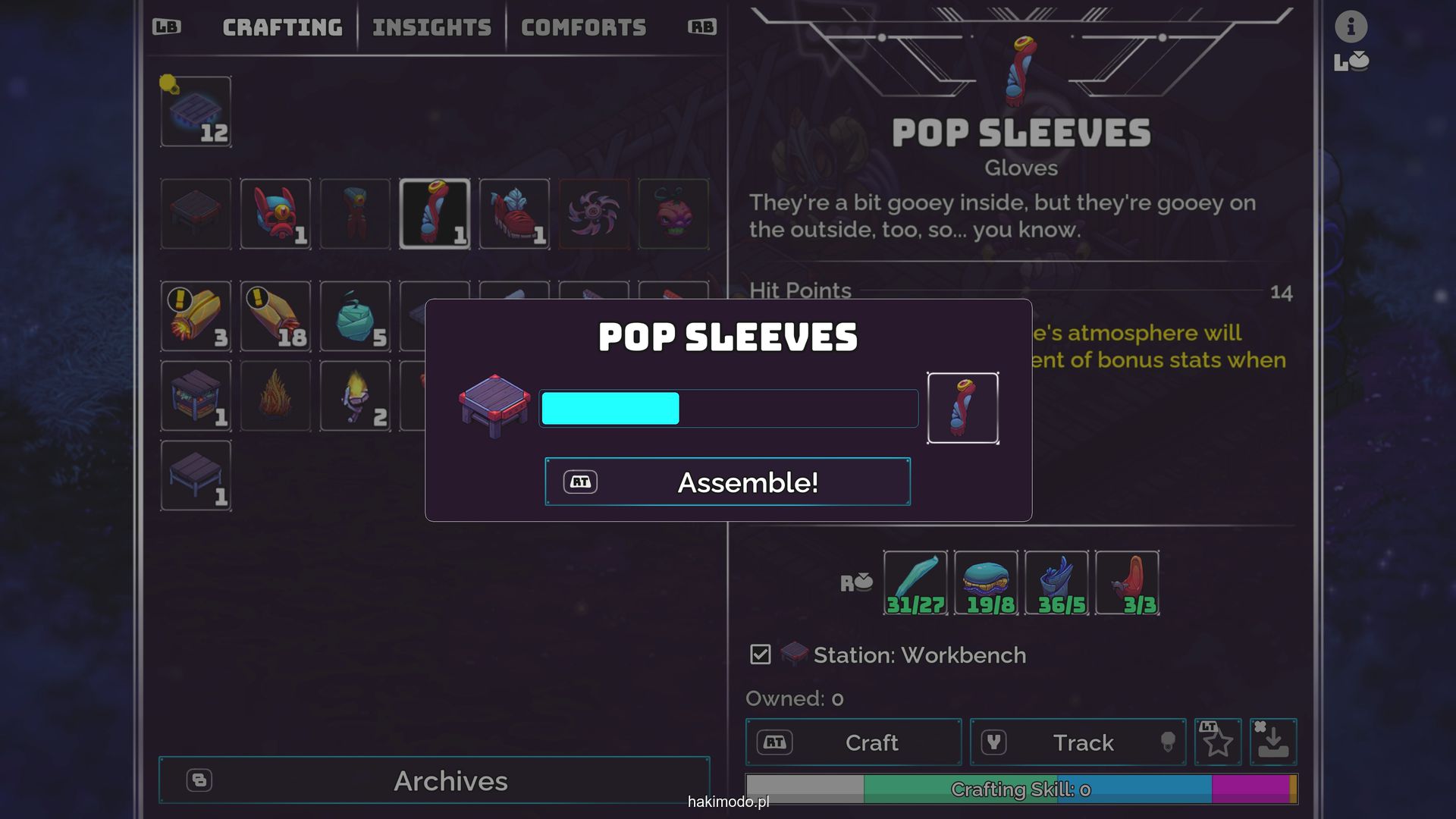Select the Pop Sleeves recipe slot
The width and height of the screenshot is (1456, 819).
tap(435, 214)
